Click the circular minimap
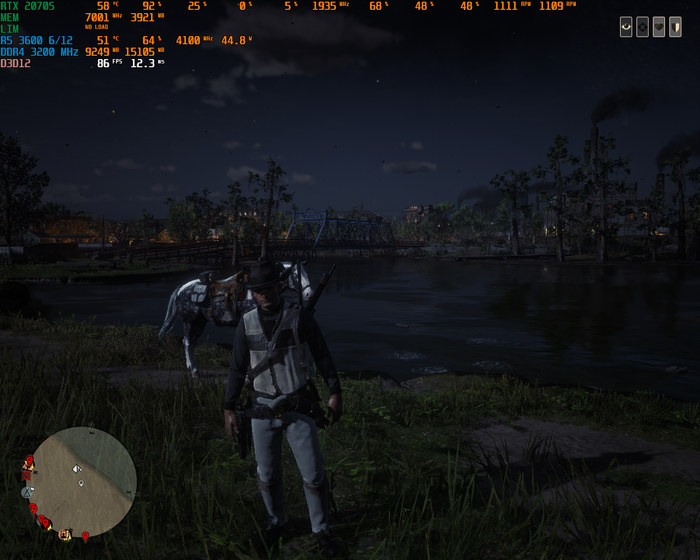Image resolution: width=700 pixels, height=560 pixels. (x=82, y=481)
